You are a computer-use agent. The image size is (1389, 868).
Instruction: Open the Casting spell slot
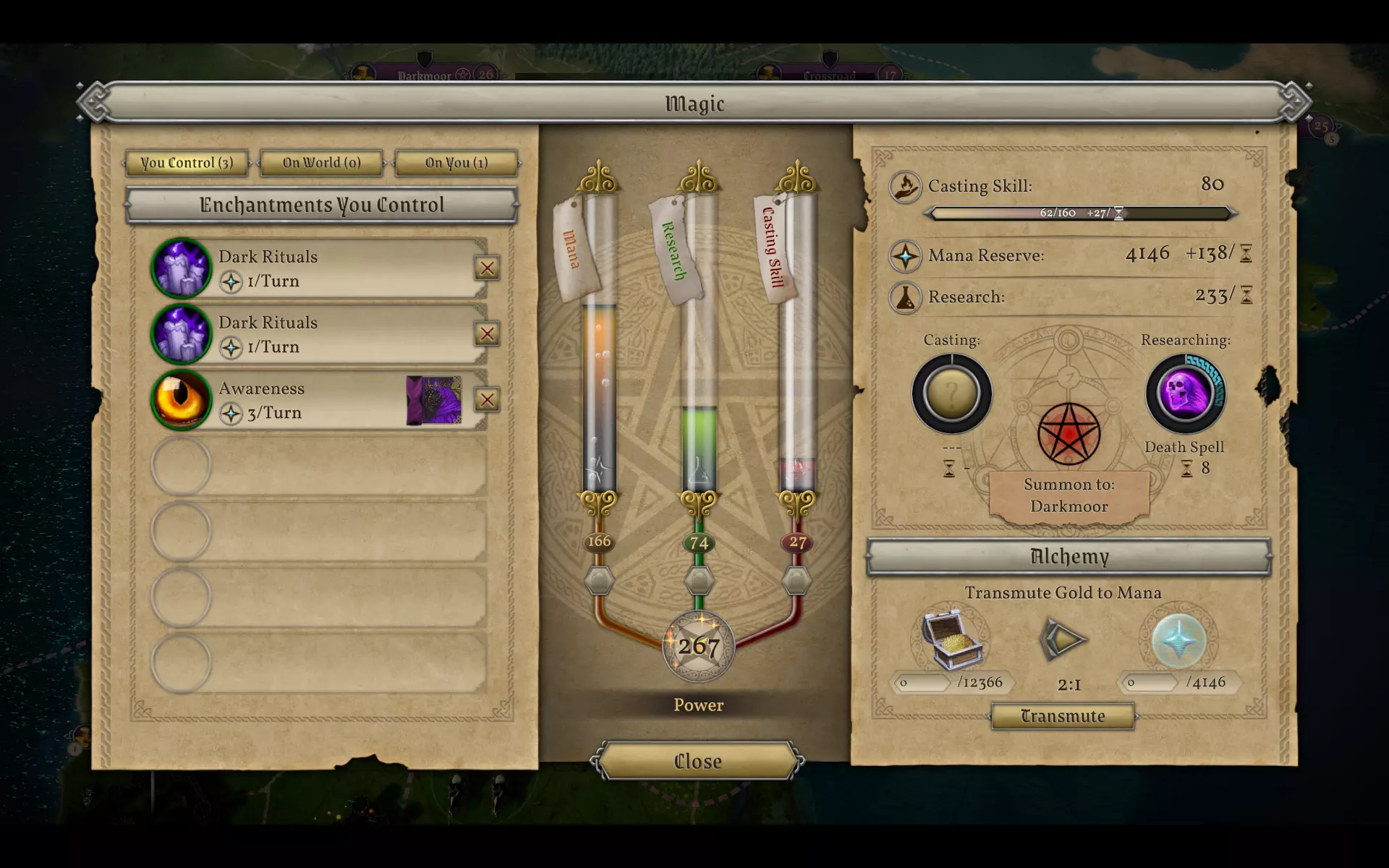click(951, 393)
